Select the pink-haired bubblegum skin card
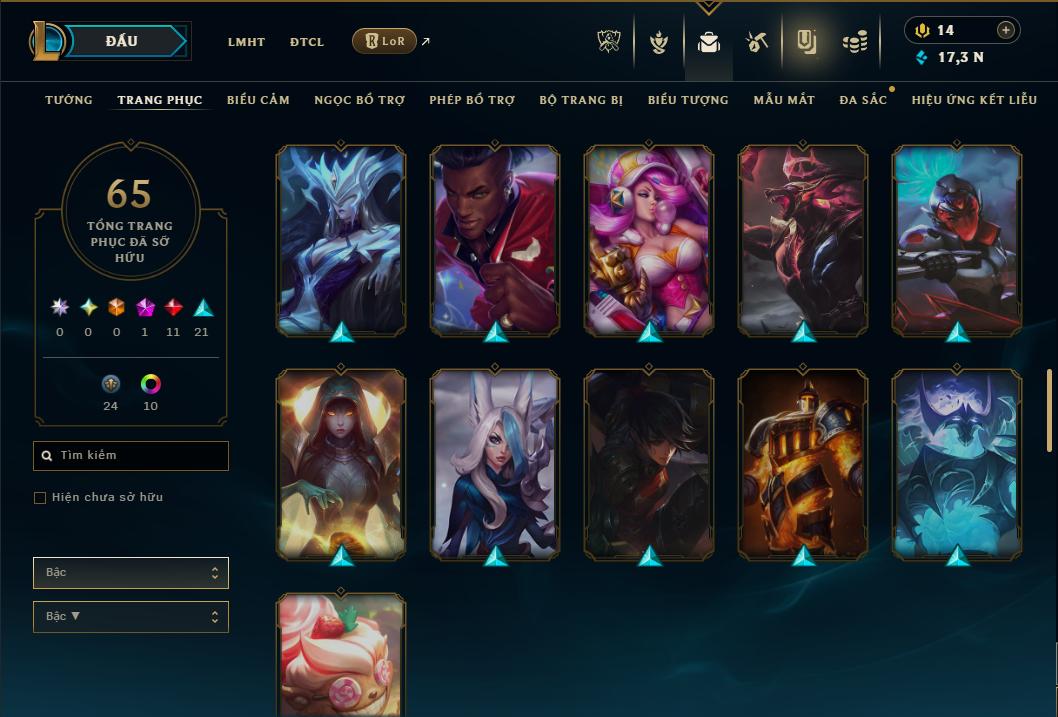 pyautogui.click(x=649, y=239)
